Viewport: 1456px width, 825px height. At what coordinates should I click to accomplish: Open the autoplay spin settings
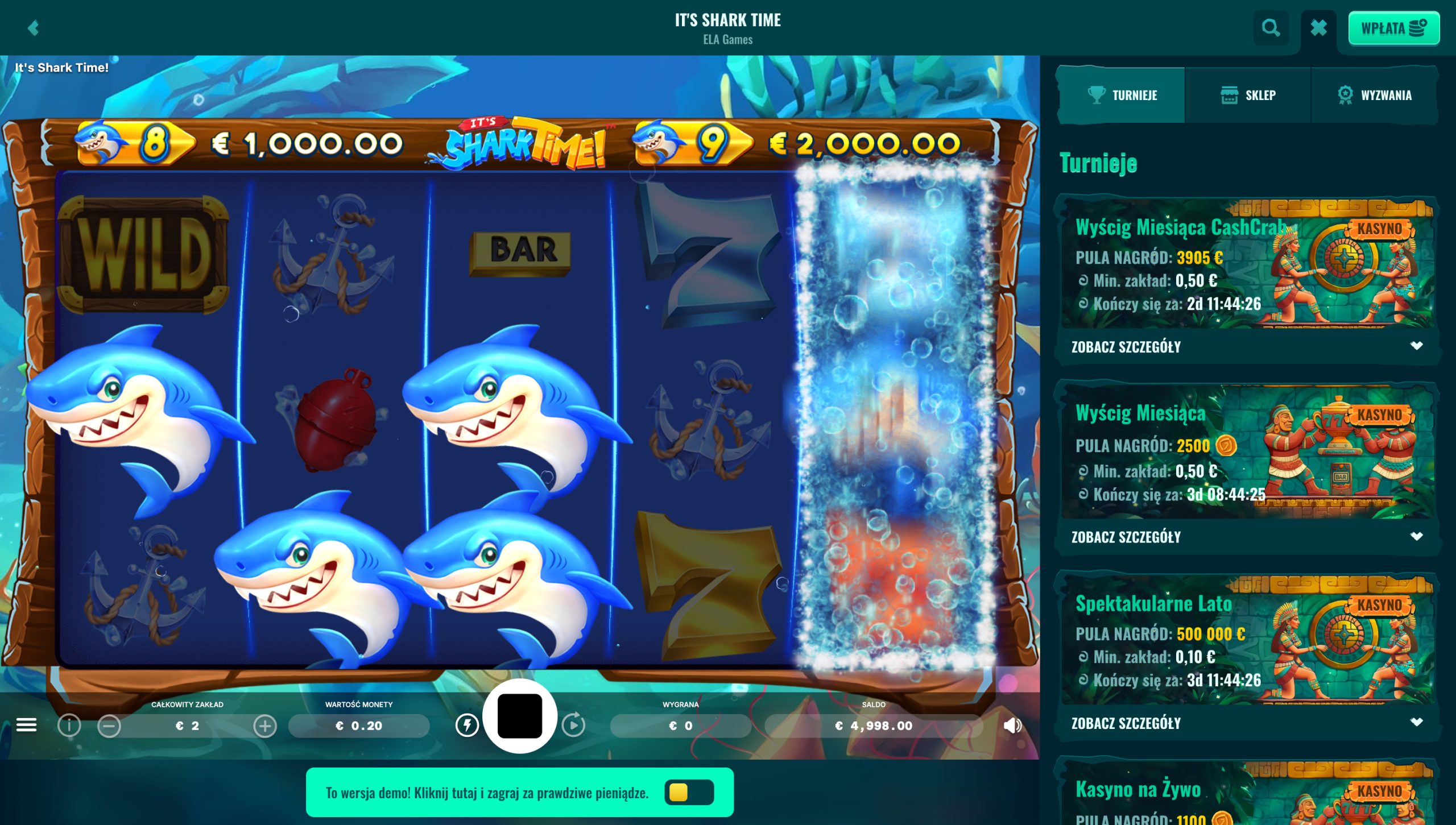(575, 725)
